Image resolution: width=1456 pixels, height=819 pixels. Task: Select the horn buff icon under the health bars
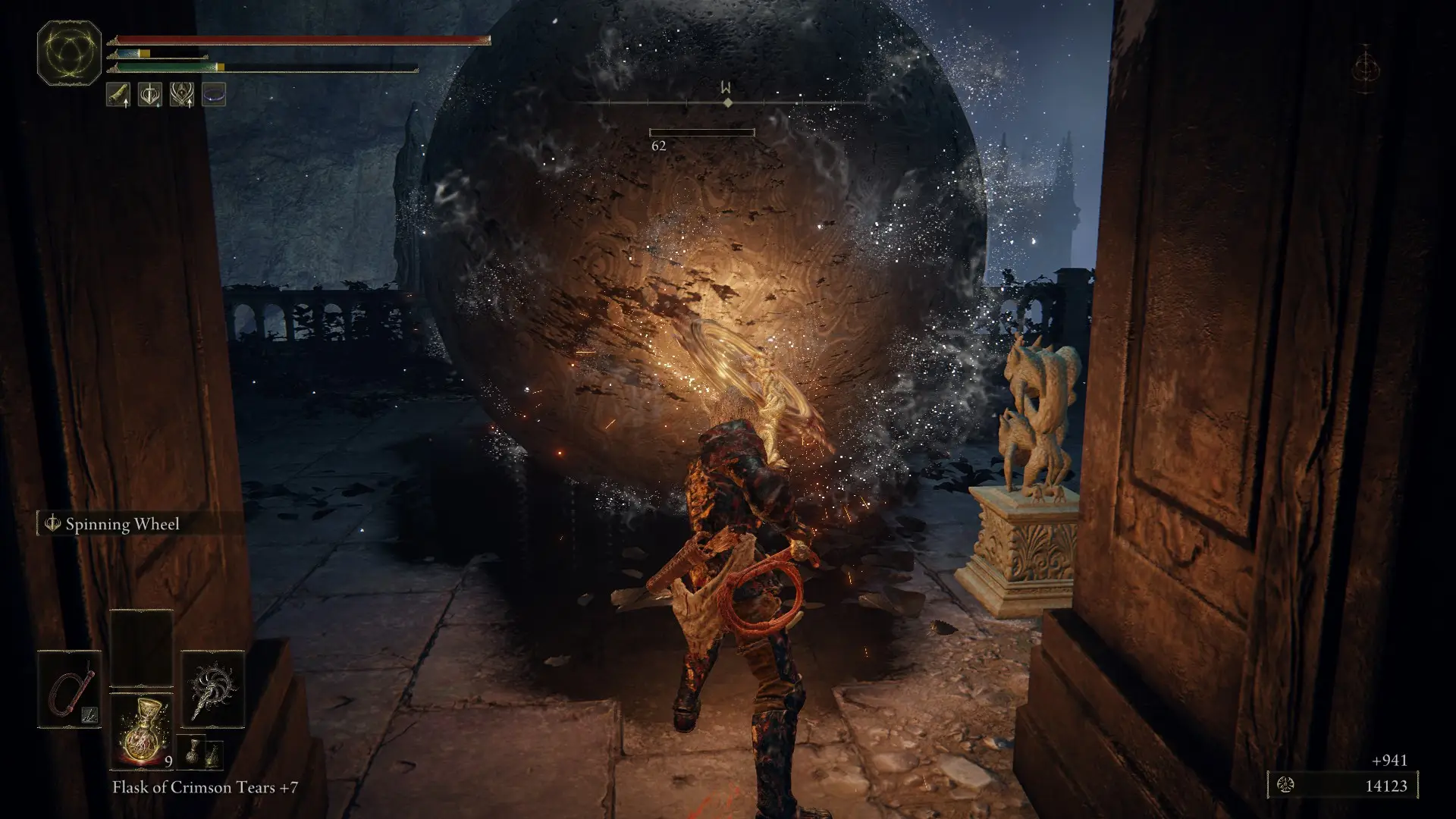(x=120, y=95)
